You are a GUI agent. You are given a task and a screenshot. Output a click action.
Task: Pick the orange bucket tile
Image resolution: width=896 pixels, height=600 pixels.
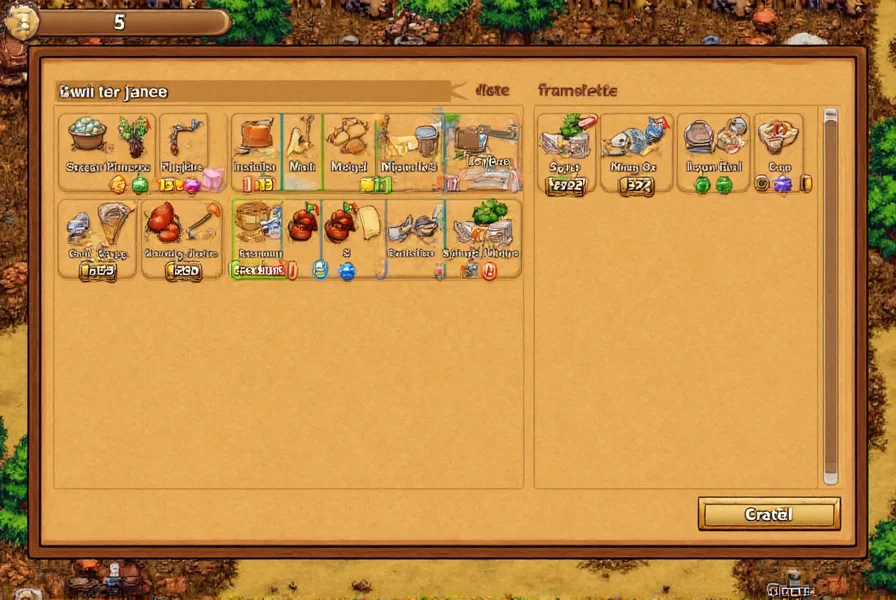click(256, 151)
